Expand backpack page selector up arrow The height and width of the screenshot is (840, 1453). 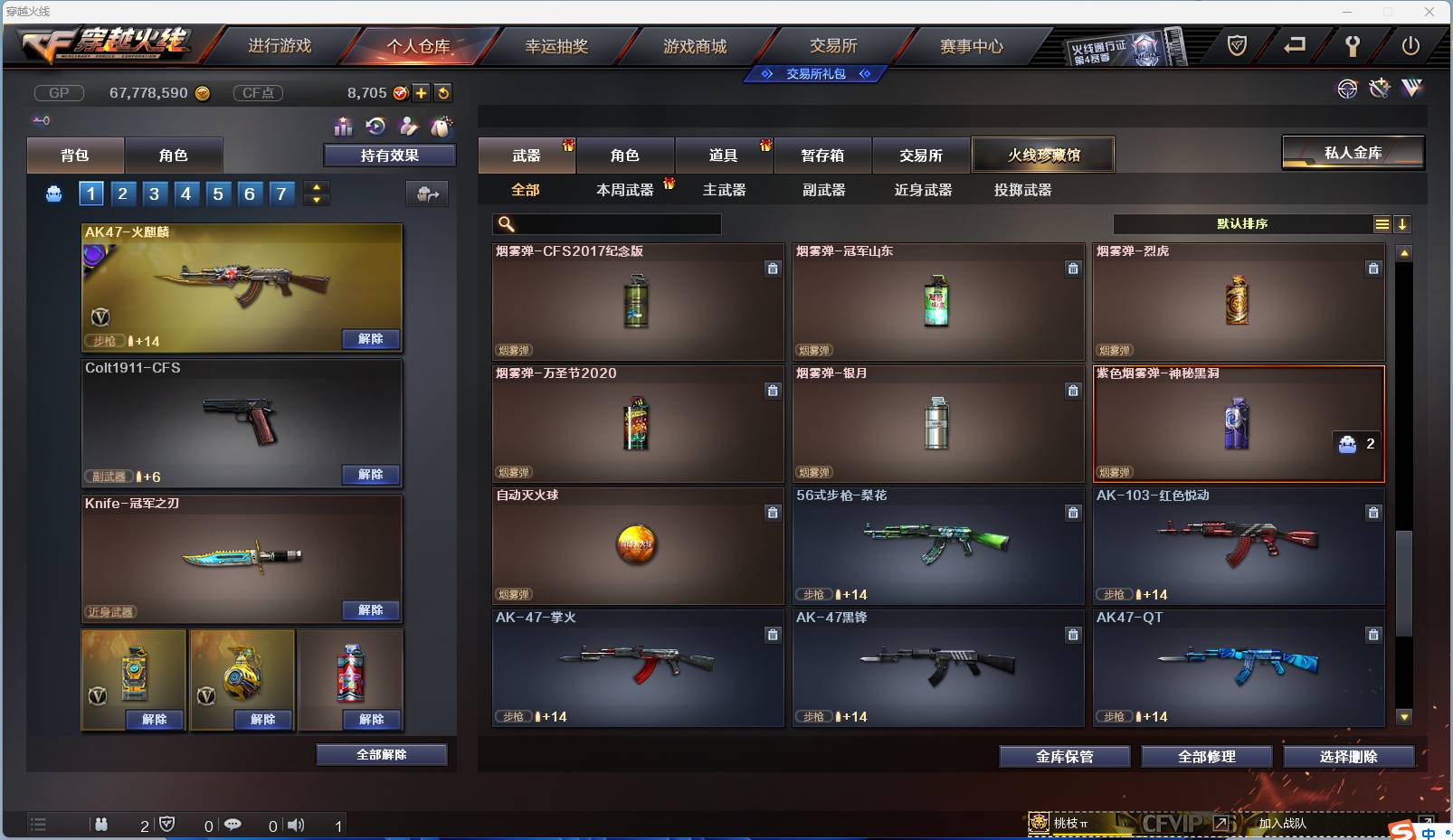[x=316, y=186]
